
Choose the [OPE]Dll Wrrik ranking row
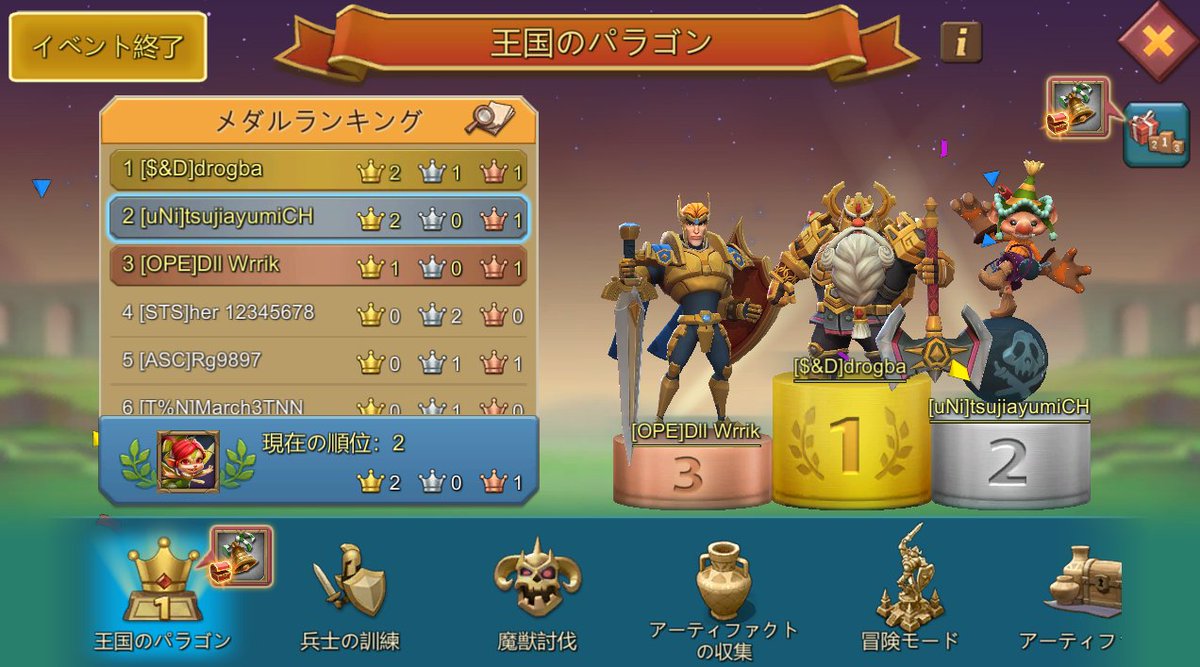point(318,265)
